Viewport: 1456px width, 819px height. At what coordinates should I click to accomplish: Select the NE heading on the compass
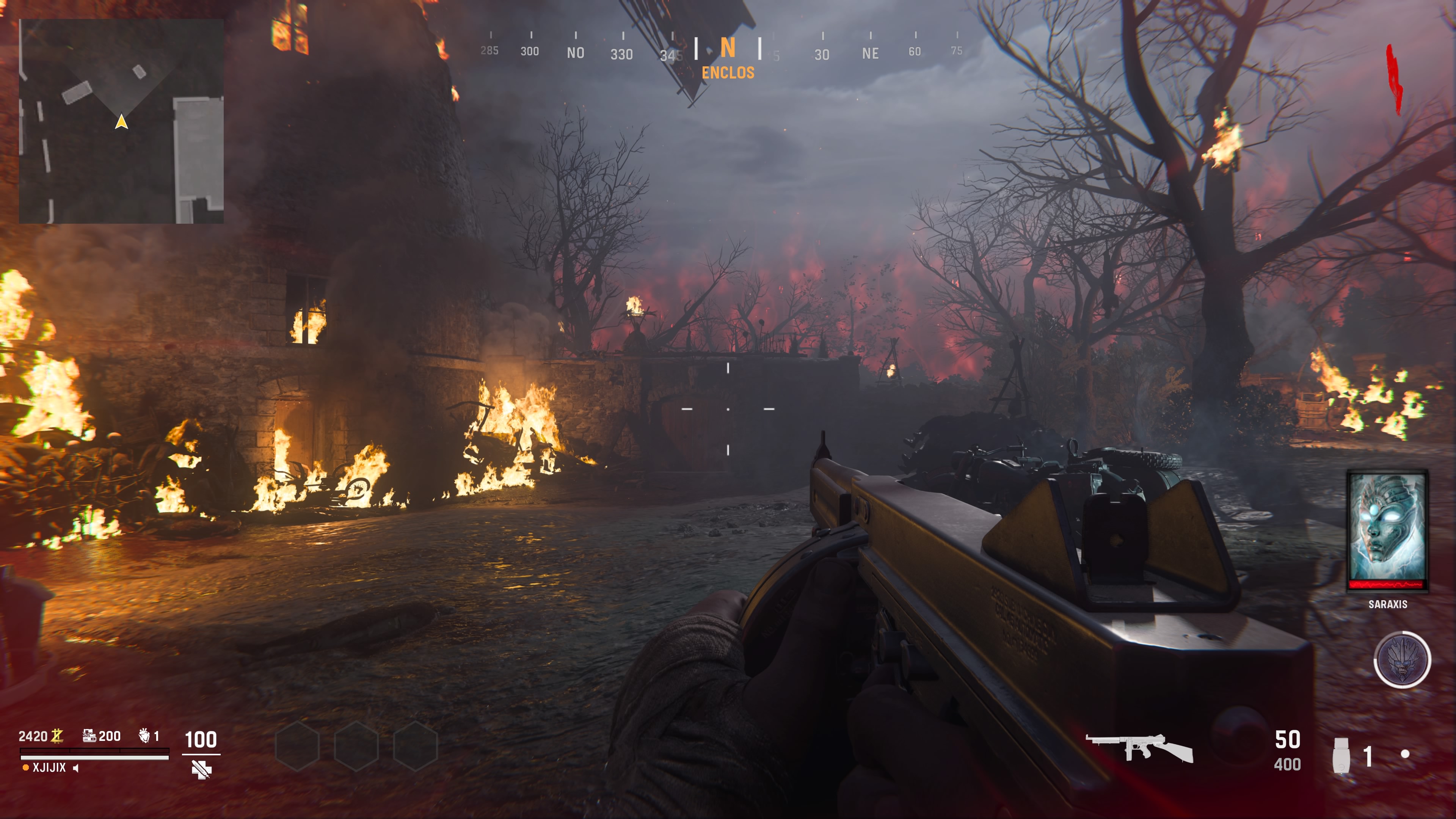coord(871,54)
